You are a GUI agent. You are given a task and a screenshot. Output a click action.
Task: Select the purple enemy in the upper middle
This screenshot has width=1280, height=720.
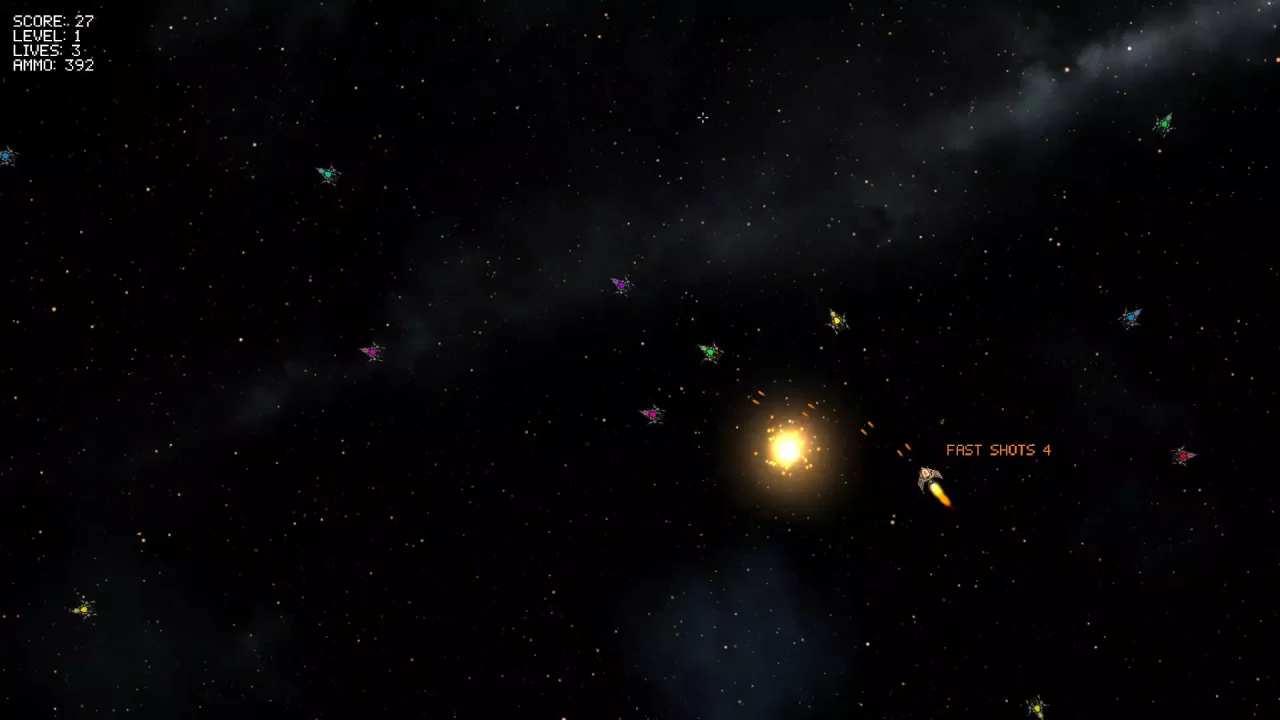click(x=621, y=284)
